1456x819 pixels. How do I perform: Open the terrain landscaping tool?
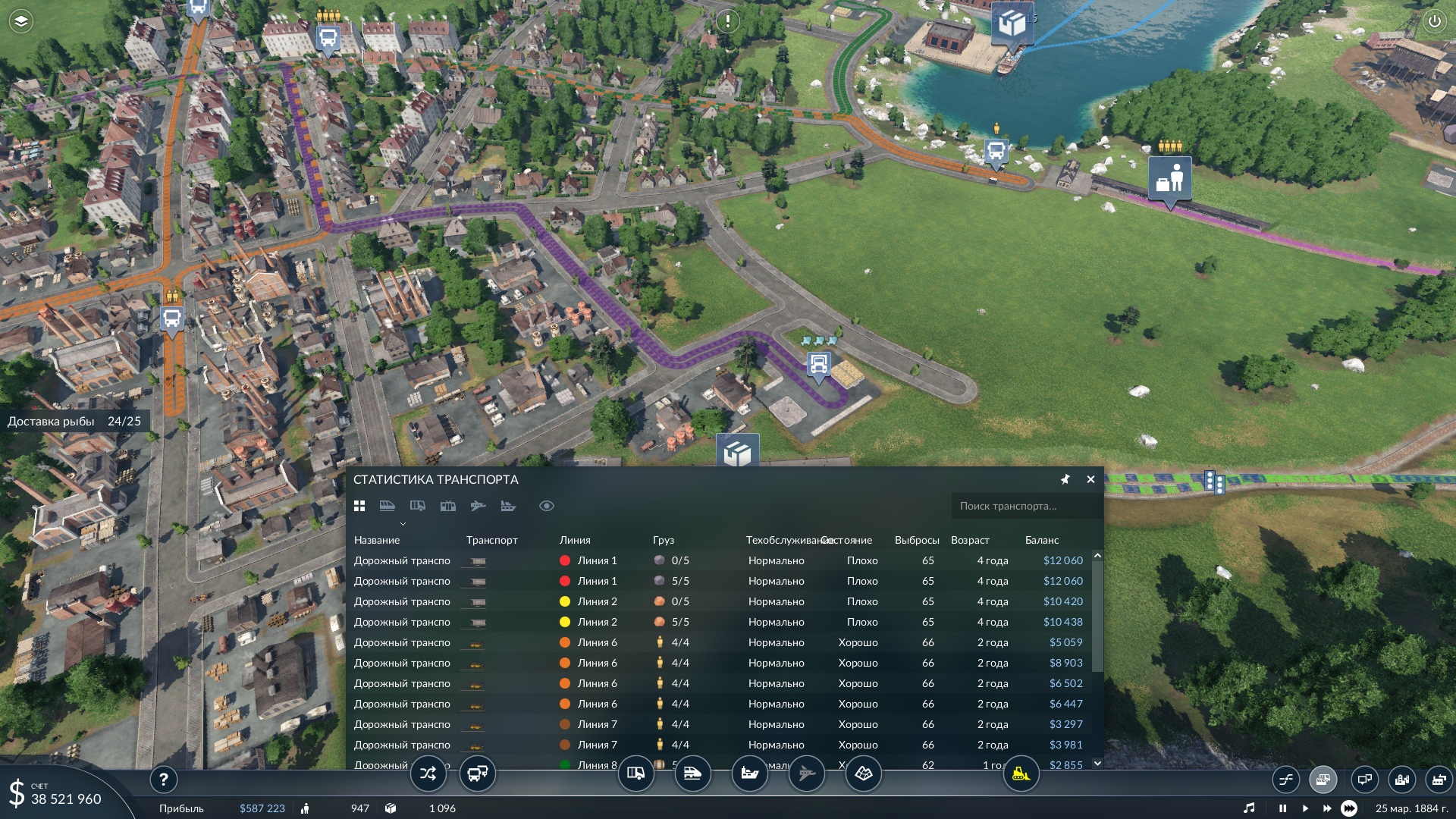tap(863, 774)
